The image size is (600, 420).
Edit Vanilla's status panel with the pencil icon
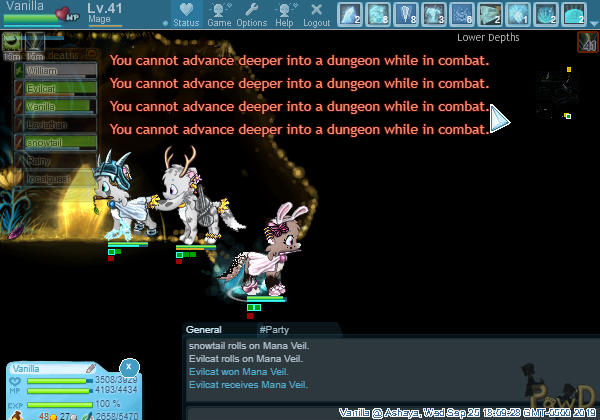coord(90,369)
